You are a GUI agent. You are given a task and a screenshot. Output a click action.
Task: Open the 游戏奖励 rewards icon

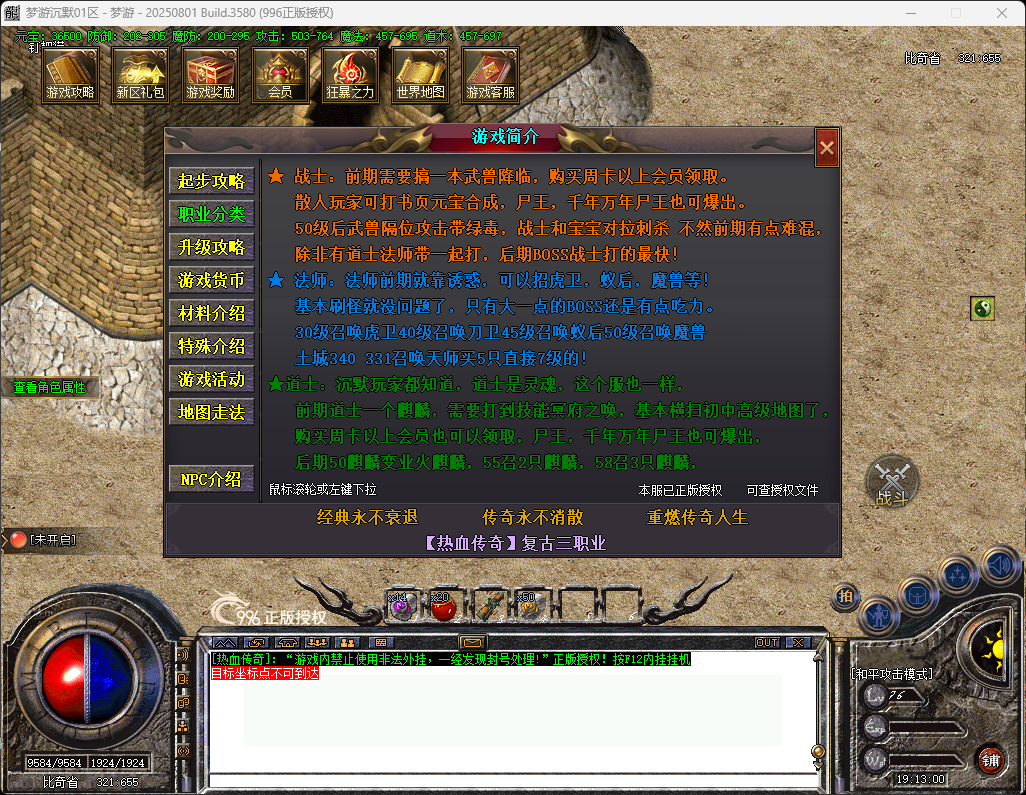click(210, 75)
